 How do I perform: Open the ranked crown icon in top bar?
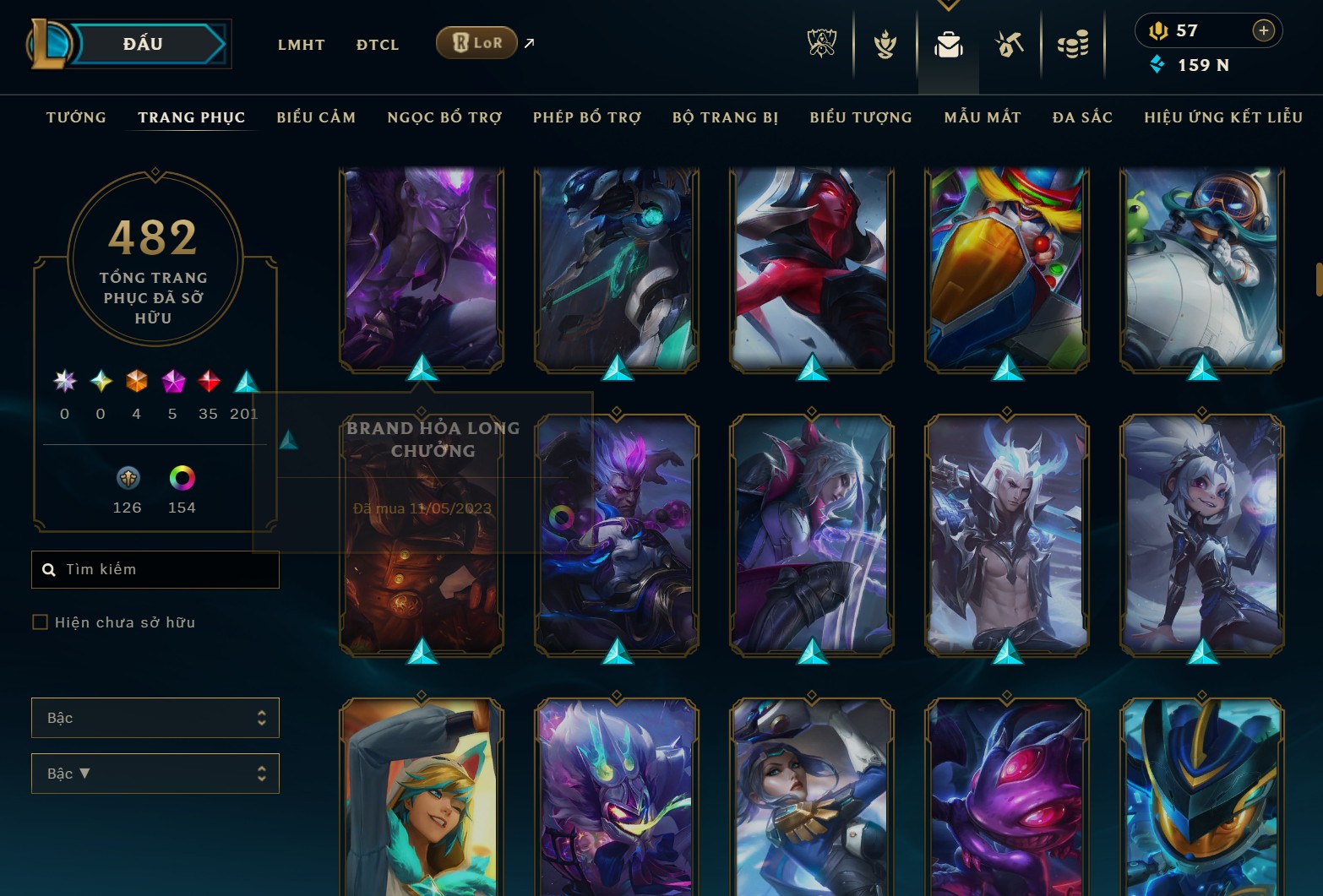(884, 44)
